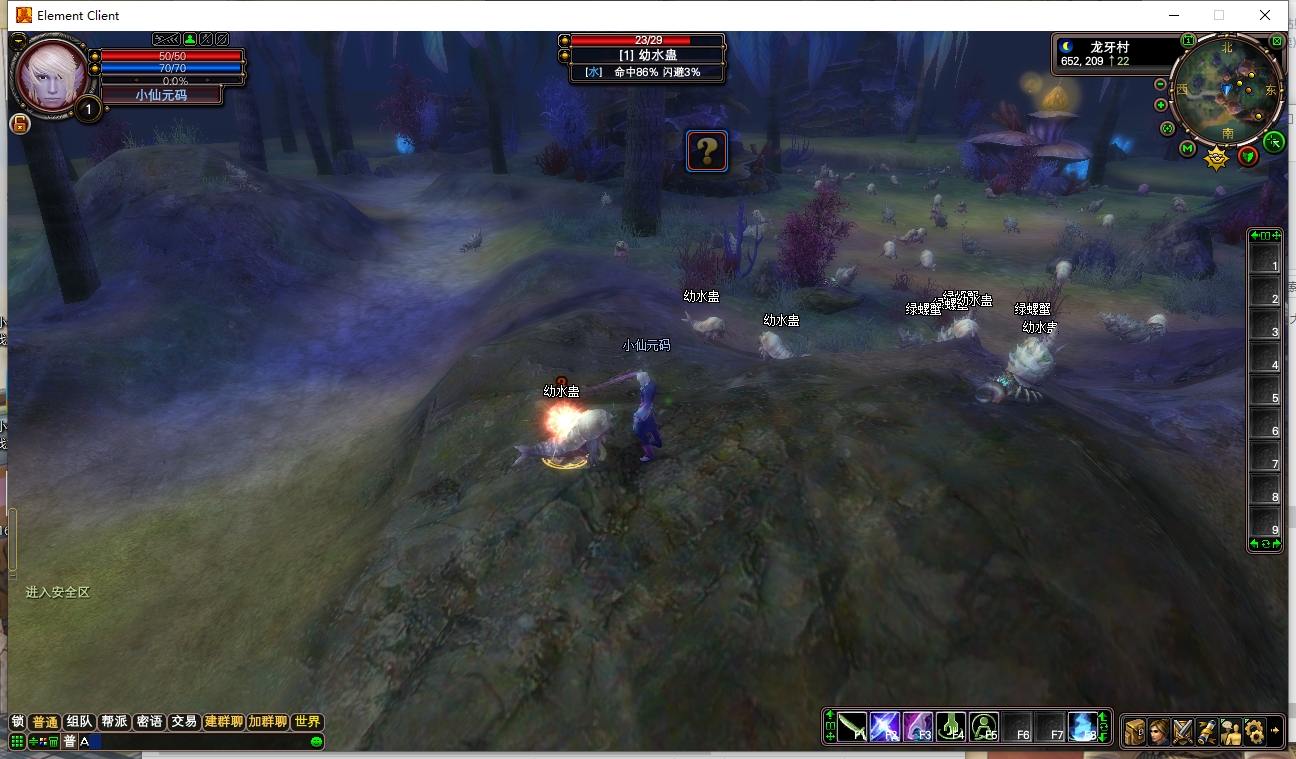
Task: Close the Element Client window
Action: click(x=1265, y=15)
